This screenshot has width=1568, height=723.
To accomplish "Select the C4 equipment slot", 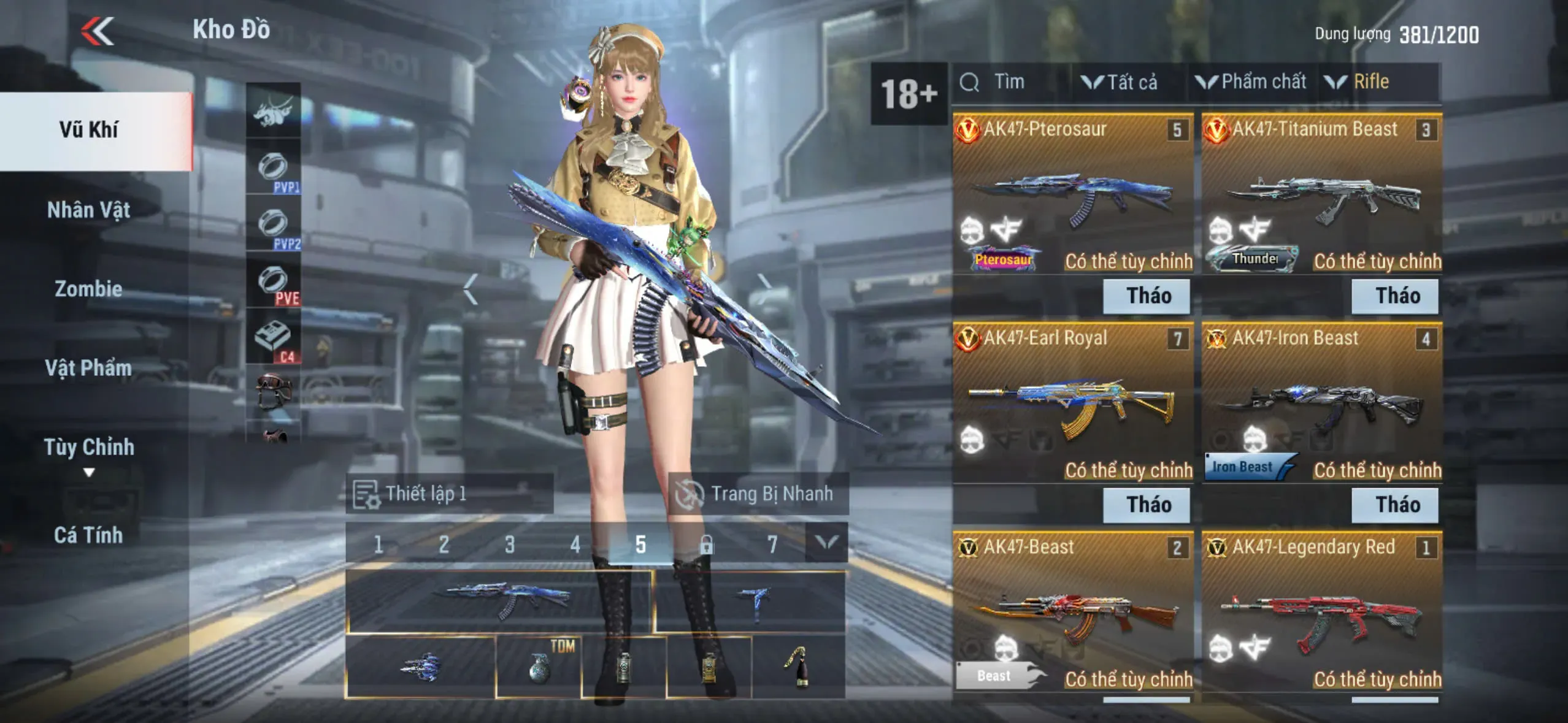I will pyautogui.click(x=274, y=338).
